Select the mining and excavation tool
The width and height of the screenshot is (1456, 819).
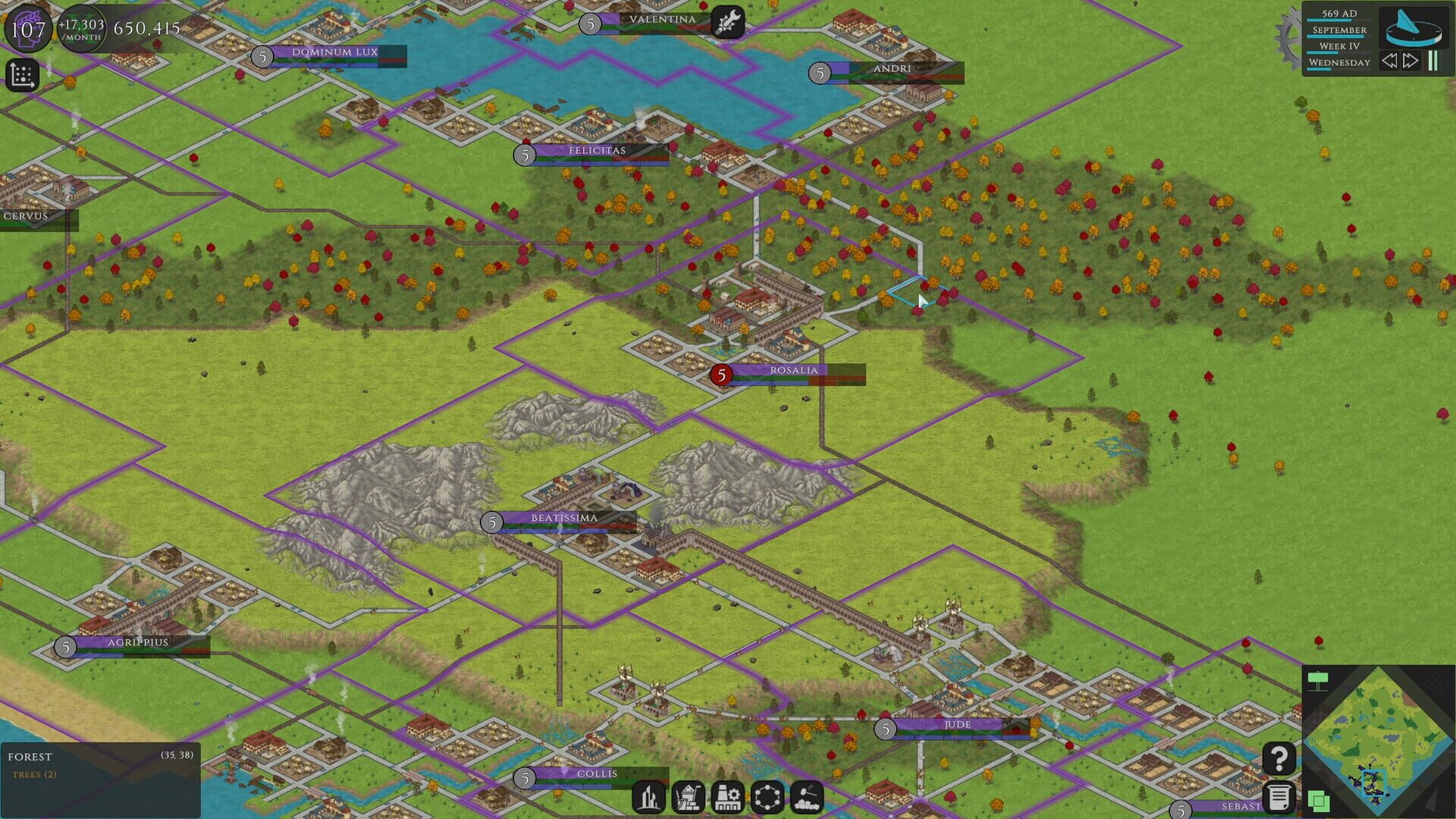click(x=689, y=797)
